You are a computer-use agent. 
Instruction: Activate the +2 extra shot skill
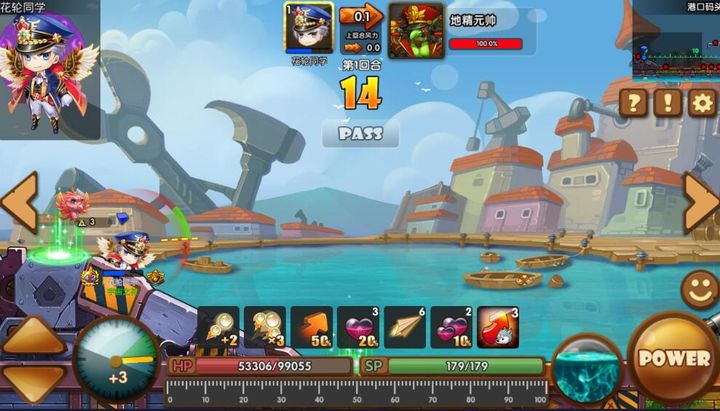tap(217, 328)
